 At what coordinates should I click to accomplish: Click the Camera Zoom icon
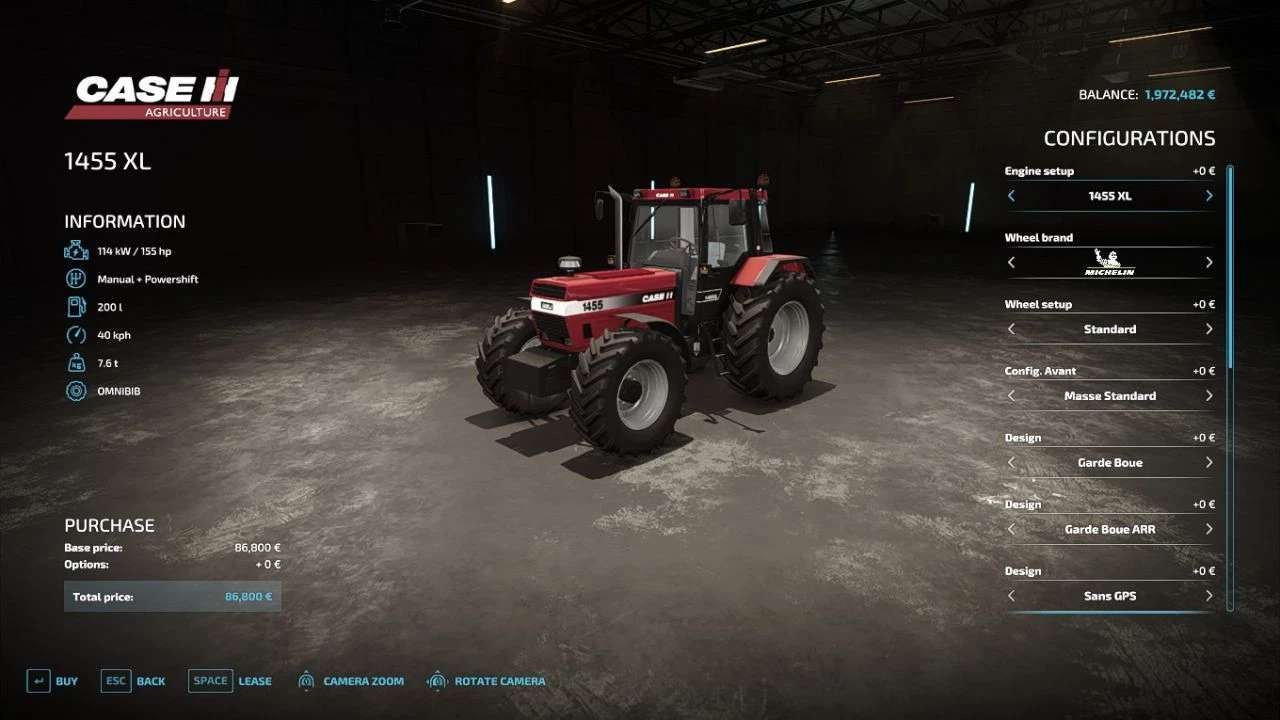point(305,680)
